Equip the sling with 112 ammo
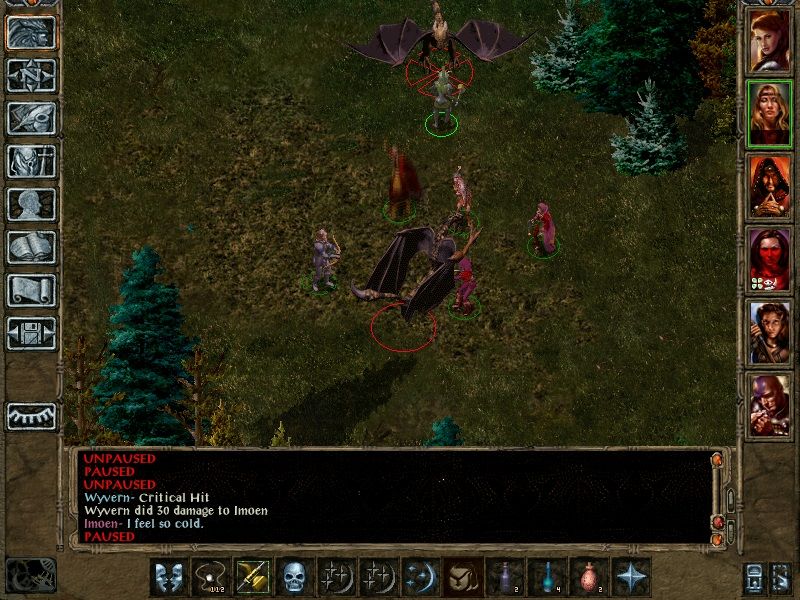 (x=211, y=577)
